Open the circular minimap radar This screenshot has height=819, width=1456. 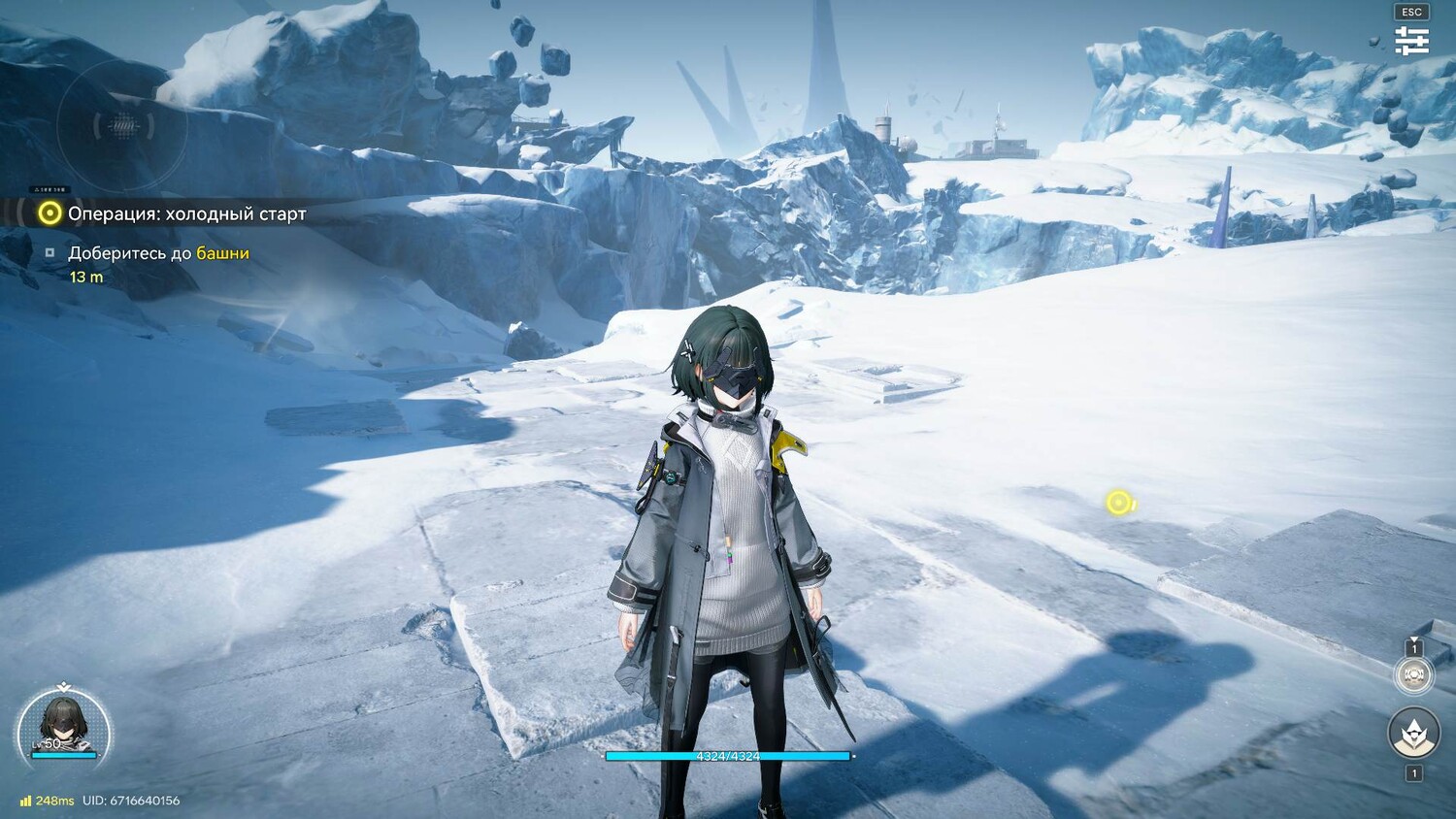pos(122,124)
